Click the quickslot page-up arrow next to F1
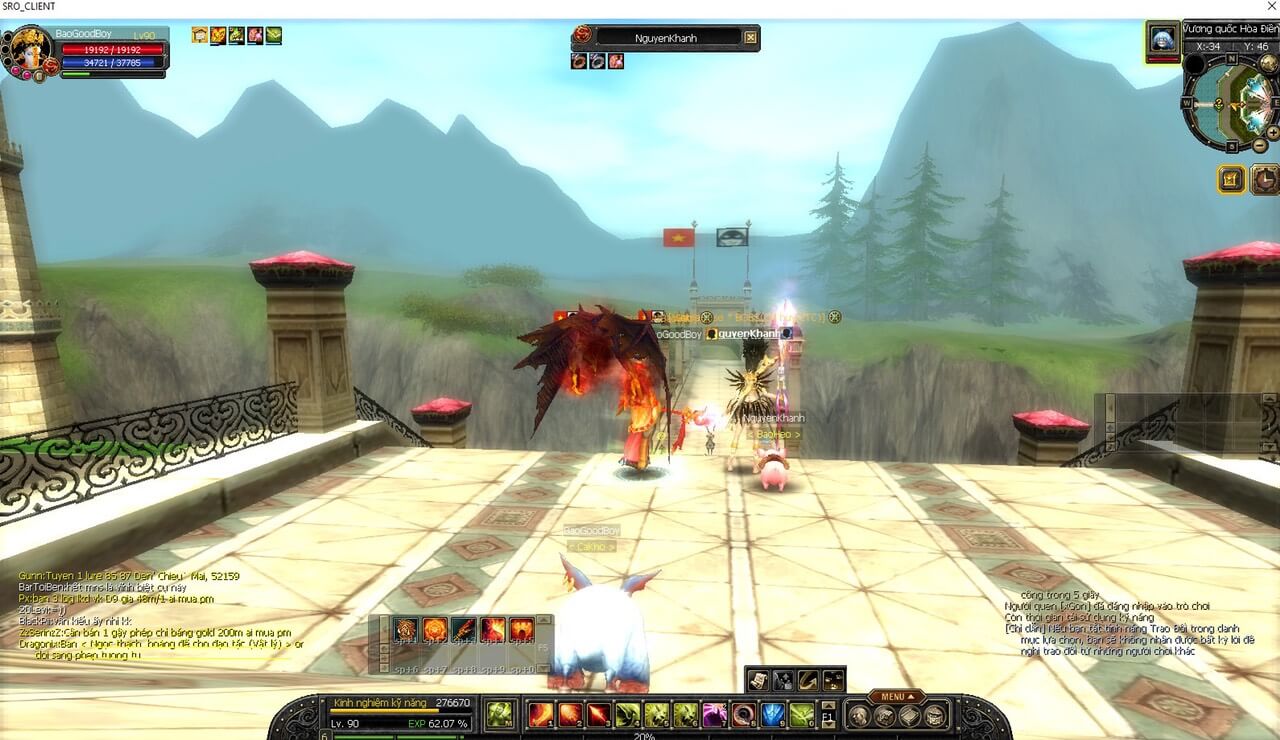 (828, 705)
